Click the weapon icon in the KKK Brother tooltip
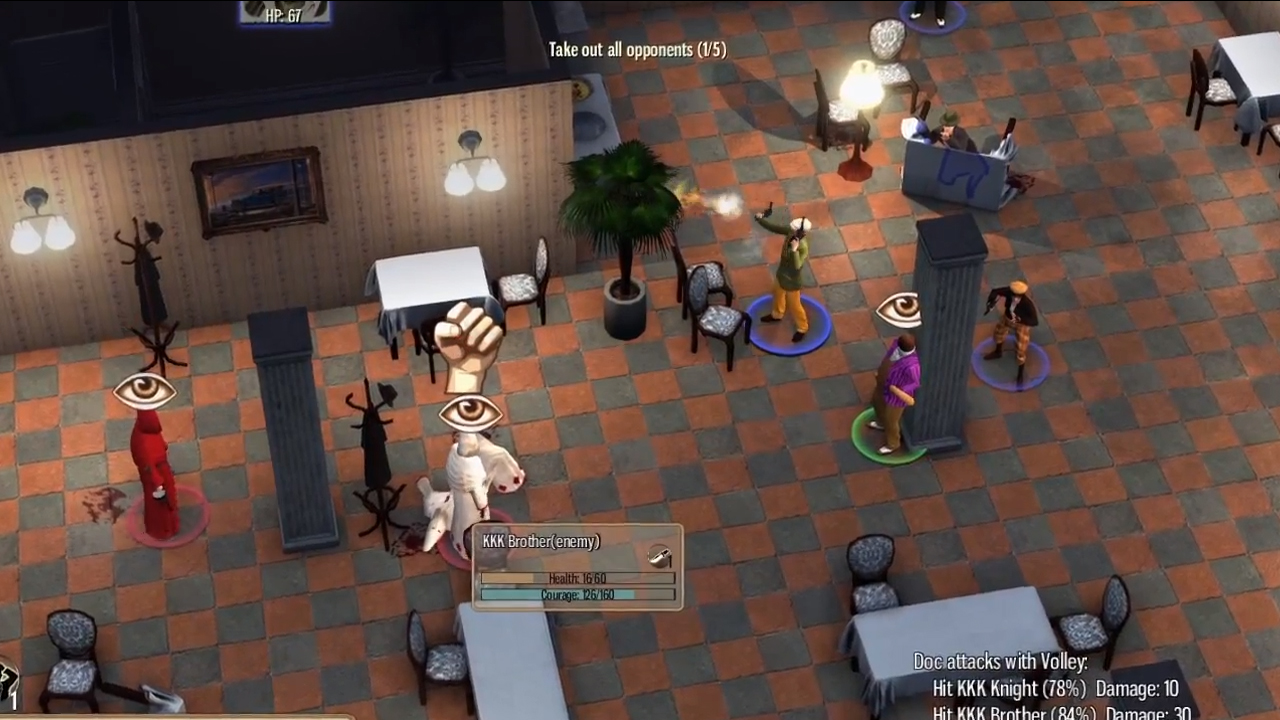This screenshot has width=1280, height=720. point(659,556)
